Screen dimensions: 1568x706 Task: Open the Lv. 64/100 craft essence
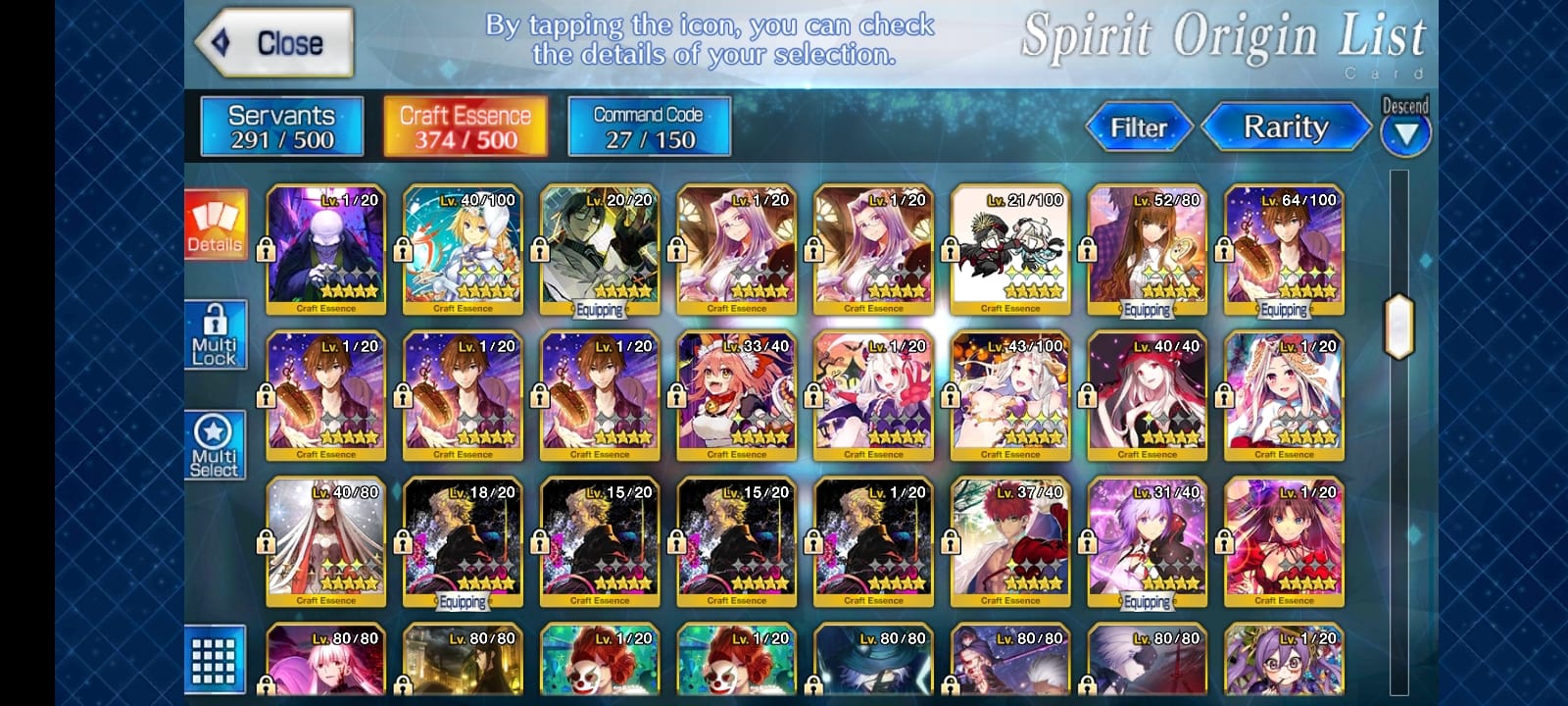pyautogui.click(x=1284, y=249)
